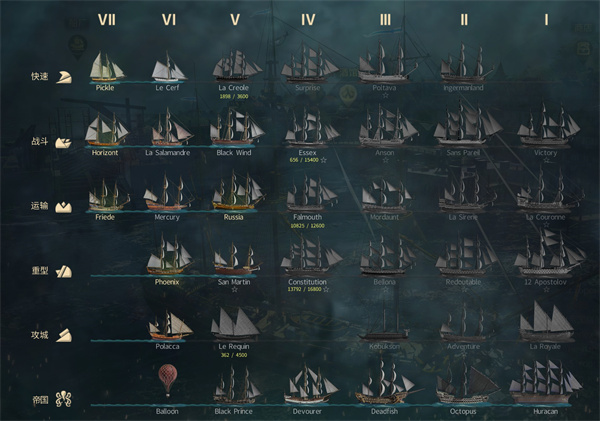Select the Mercury ship
This screenshot has width=600, height=421.
[x=167, y=193]
